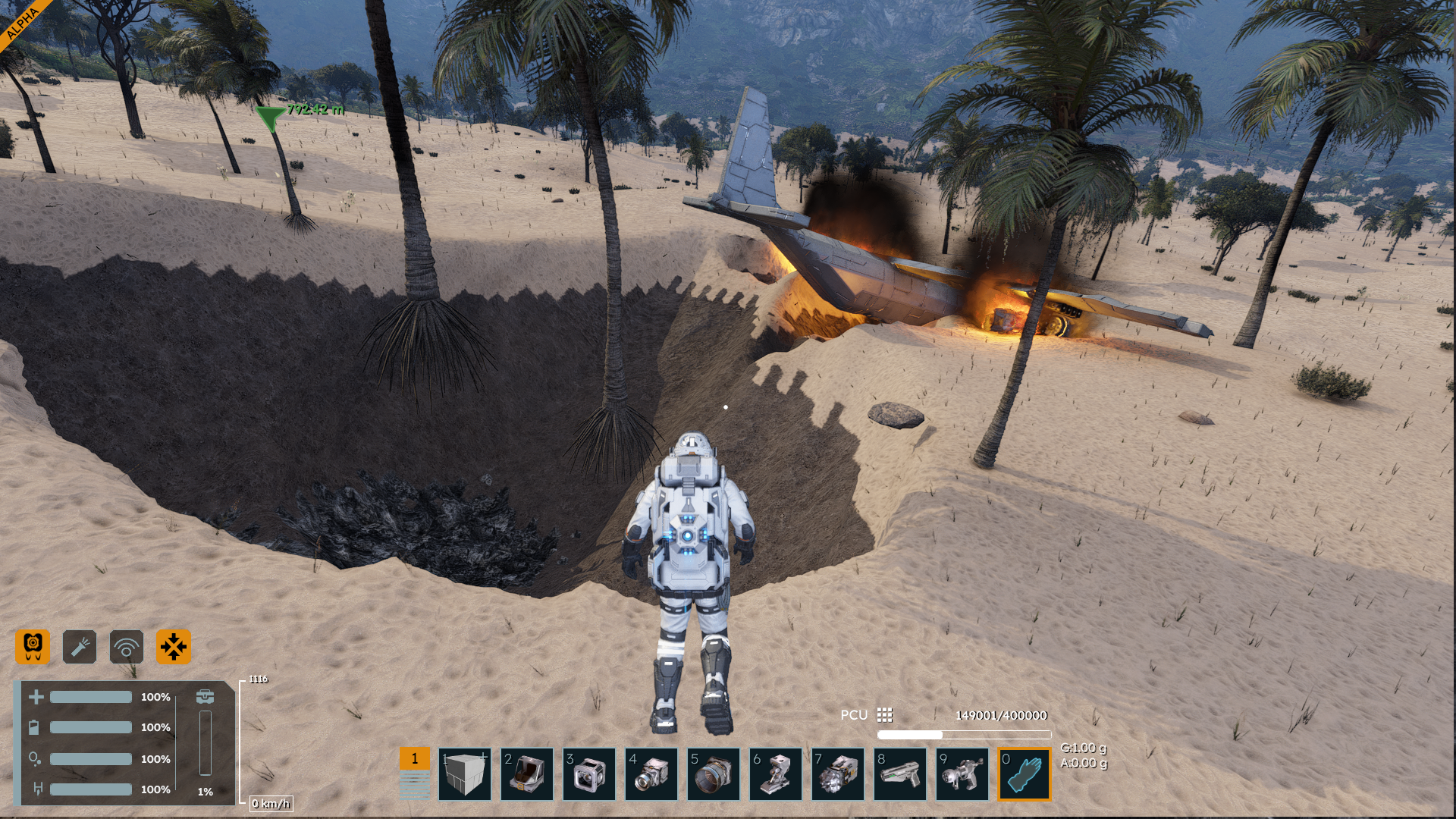
Task: Toggle the broadcasting antenna signal icon
Action: tap(127, 647)
